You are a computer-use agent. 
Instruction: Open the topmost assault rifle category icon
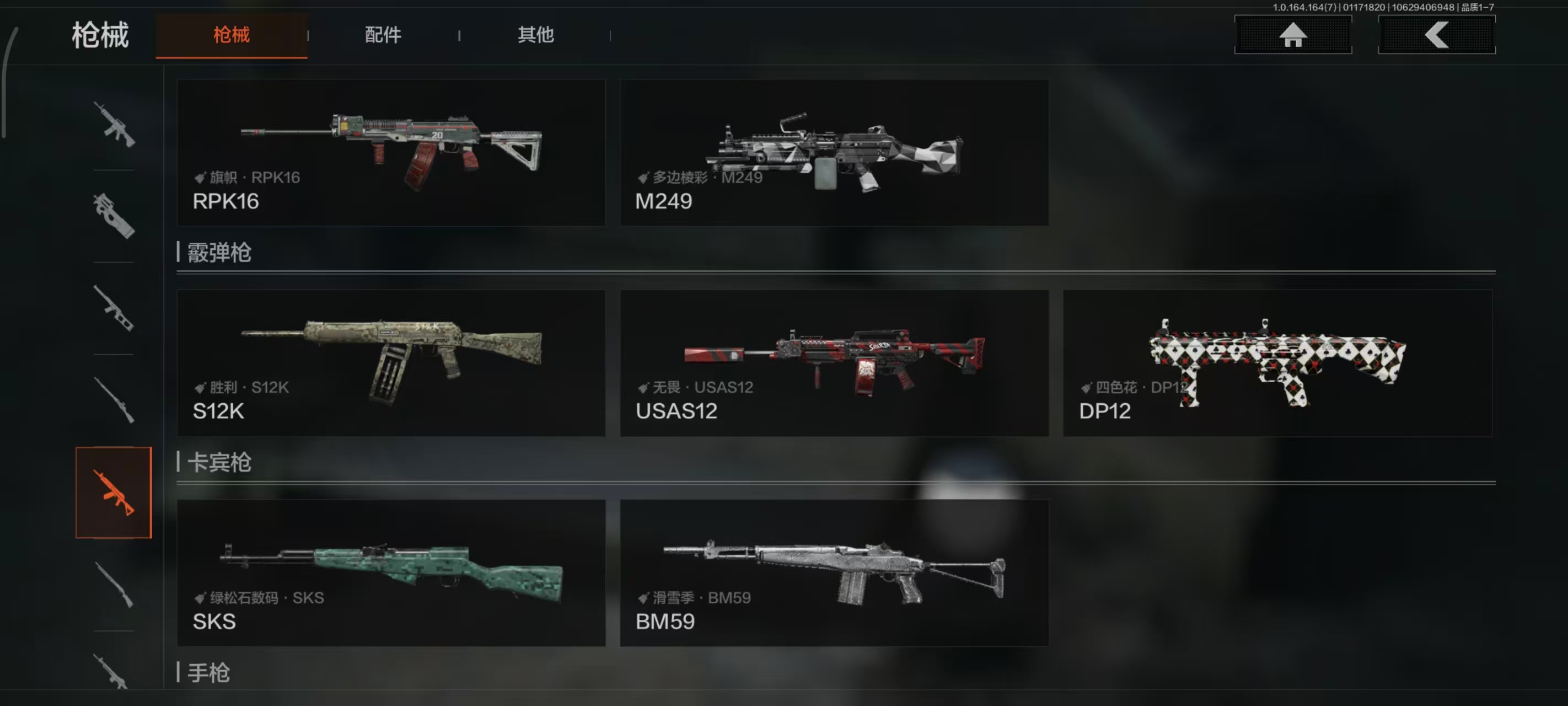click(x=114, y=124)
